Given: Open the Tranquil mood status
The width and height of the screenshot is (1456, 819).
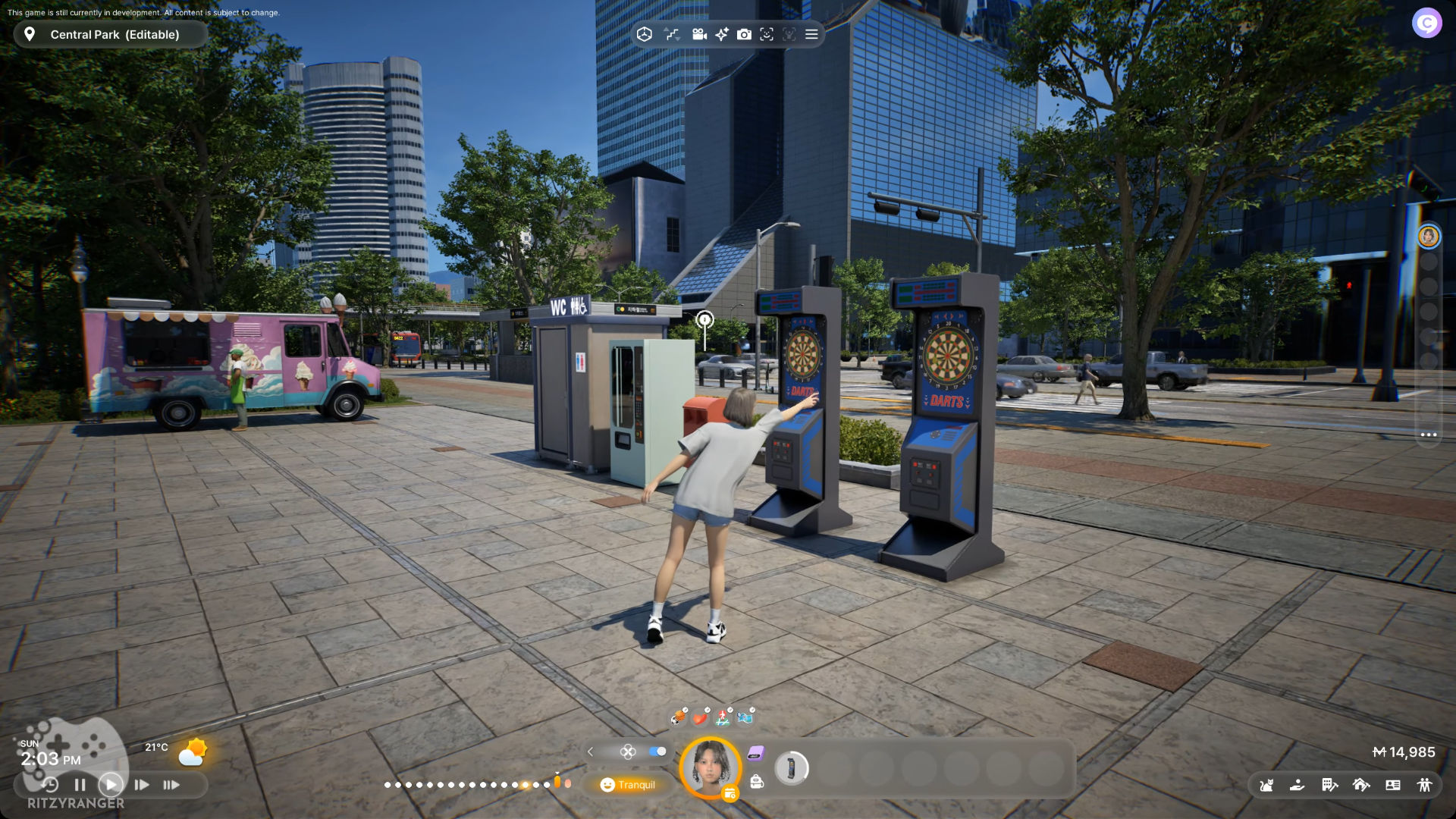Looking at the screenshot, I should (628, 785).
